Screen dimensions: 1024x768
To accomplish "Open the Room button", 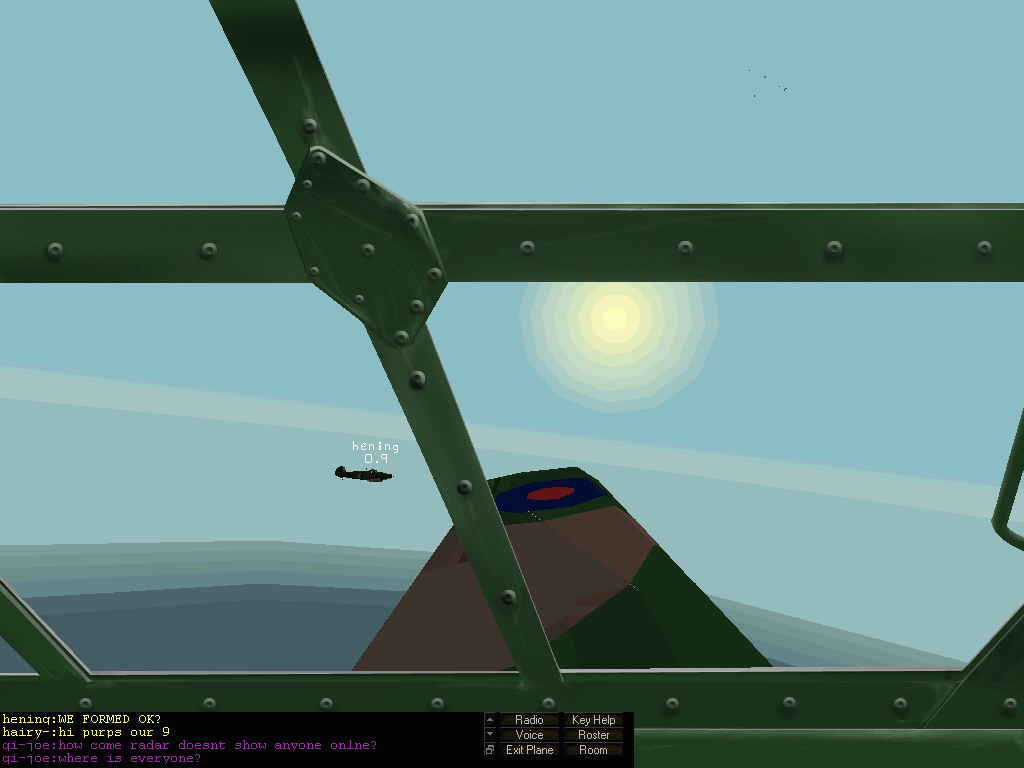I will 593,750.
